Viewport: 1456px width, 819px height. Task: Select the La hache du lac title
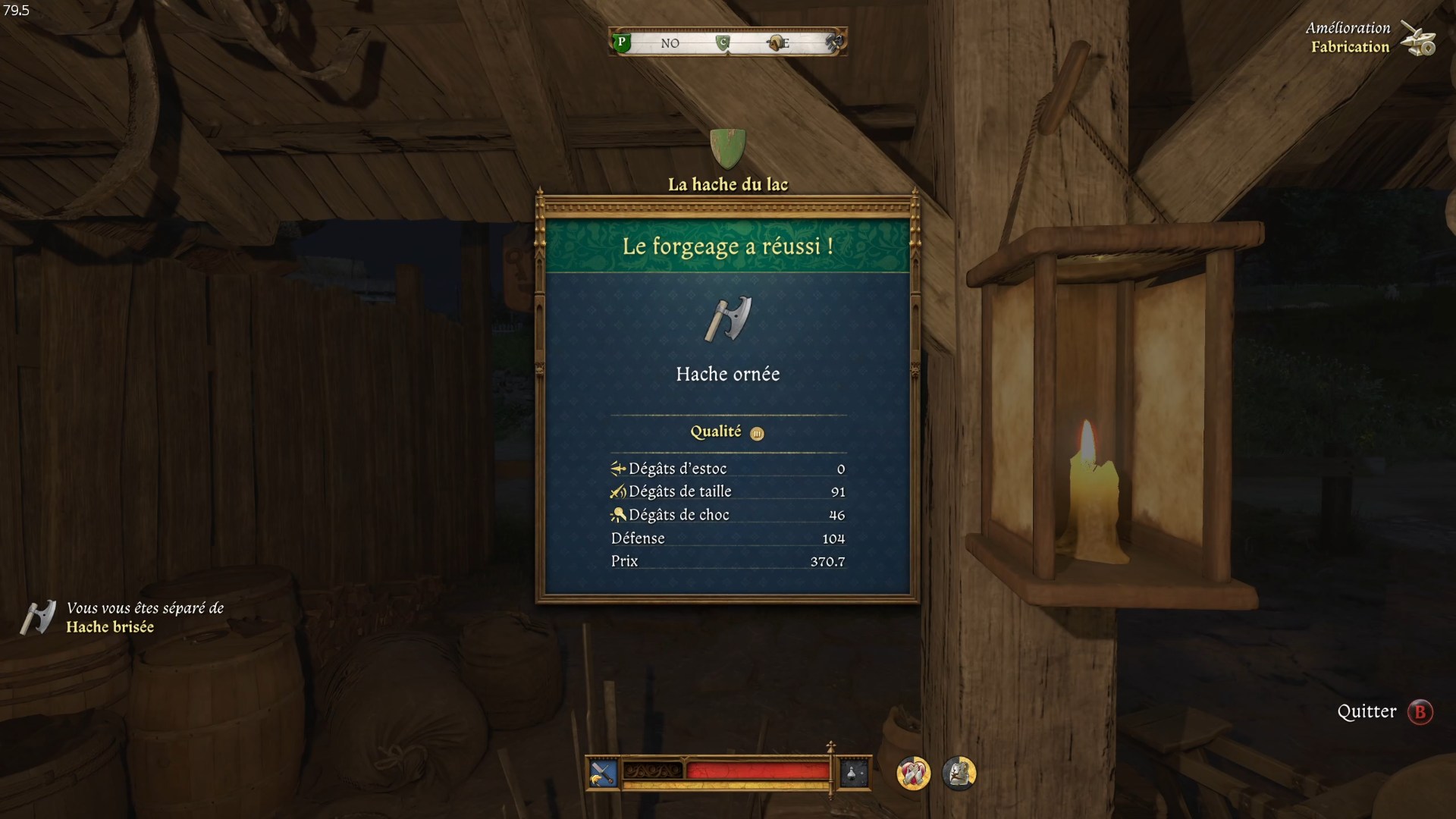[x=727, y=184]
